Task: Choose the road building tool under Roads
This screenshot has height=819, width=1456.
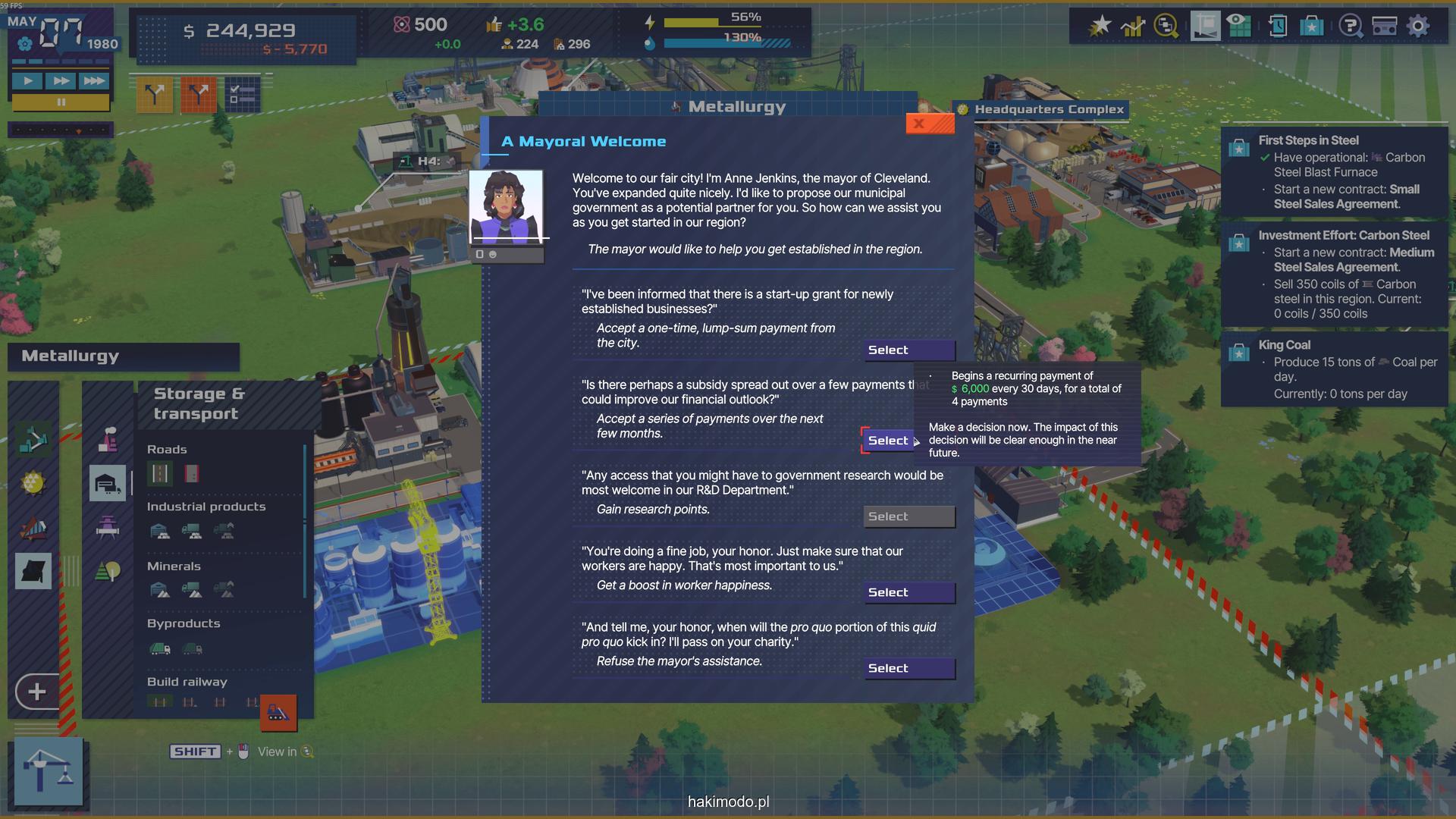Action: pos(160,474)
